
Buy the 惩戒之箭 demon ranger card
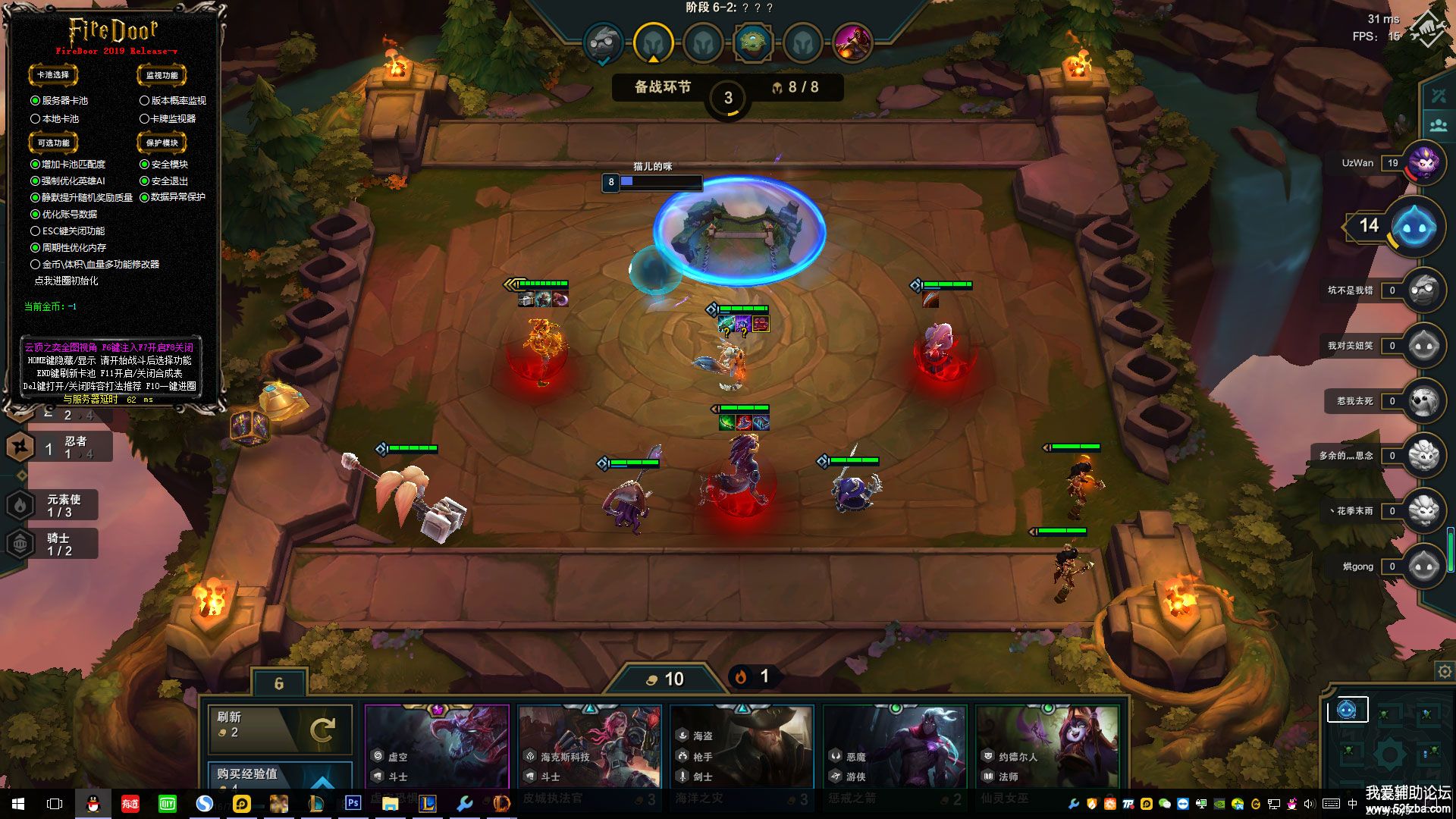(895, 747)
